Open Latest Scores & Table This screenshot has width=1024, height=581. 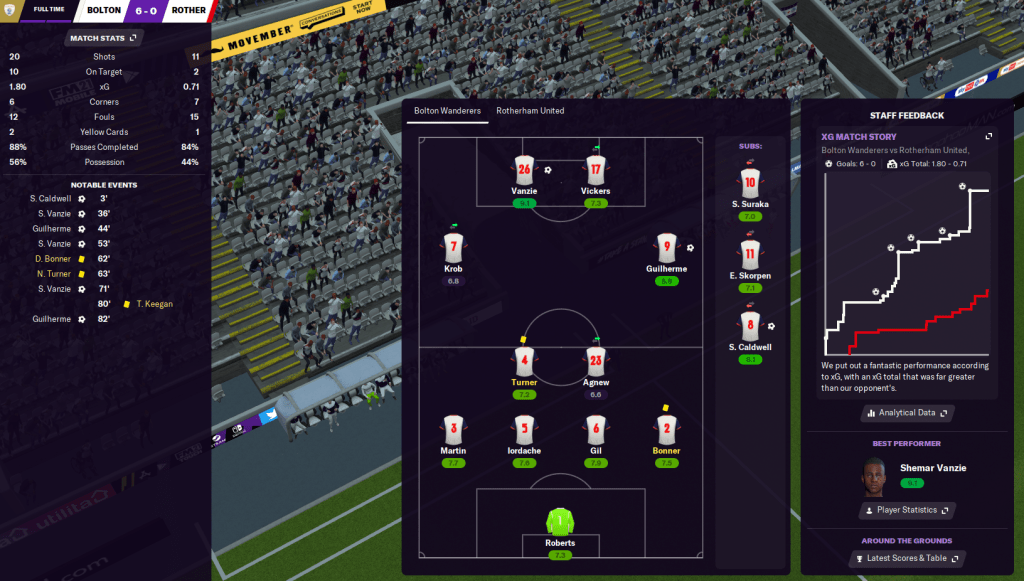point(907,558)
